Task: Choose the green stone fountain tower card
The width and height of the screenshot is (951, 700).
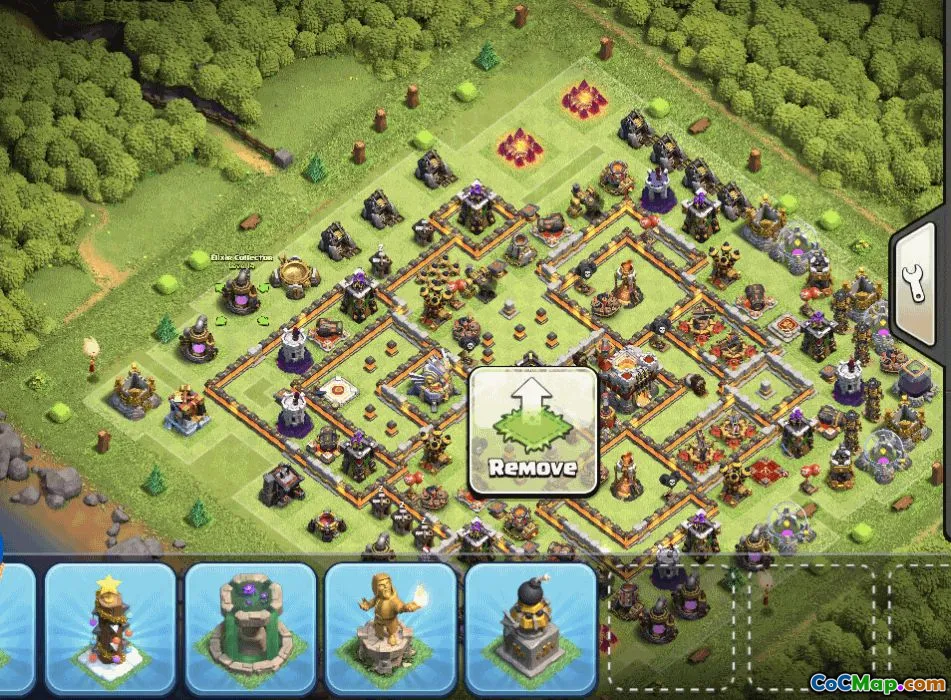Action: [x=250, y=628]
